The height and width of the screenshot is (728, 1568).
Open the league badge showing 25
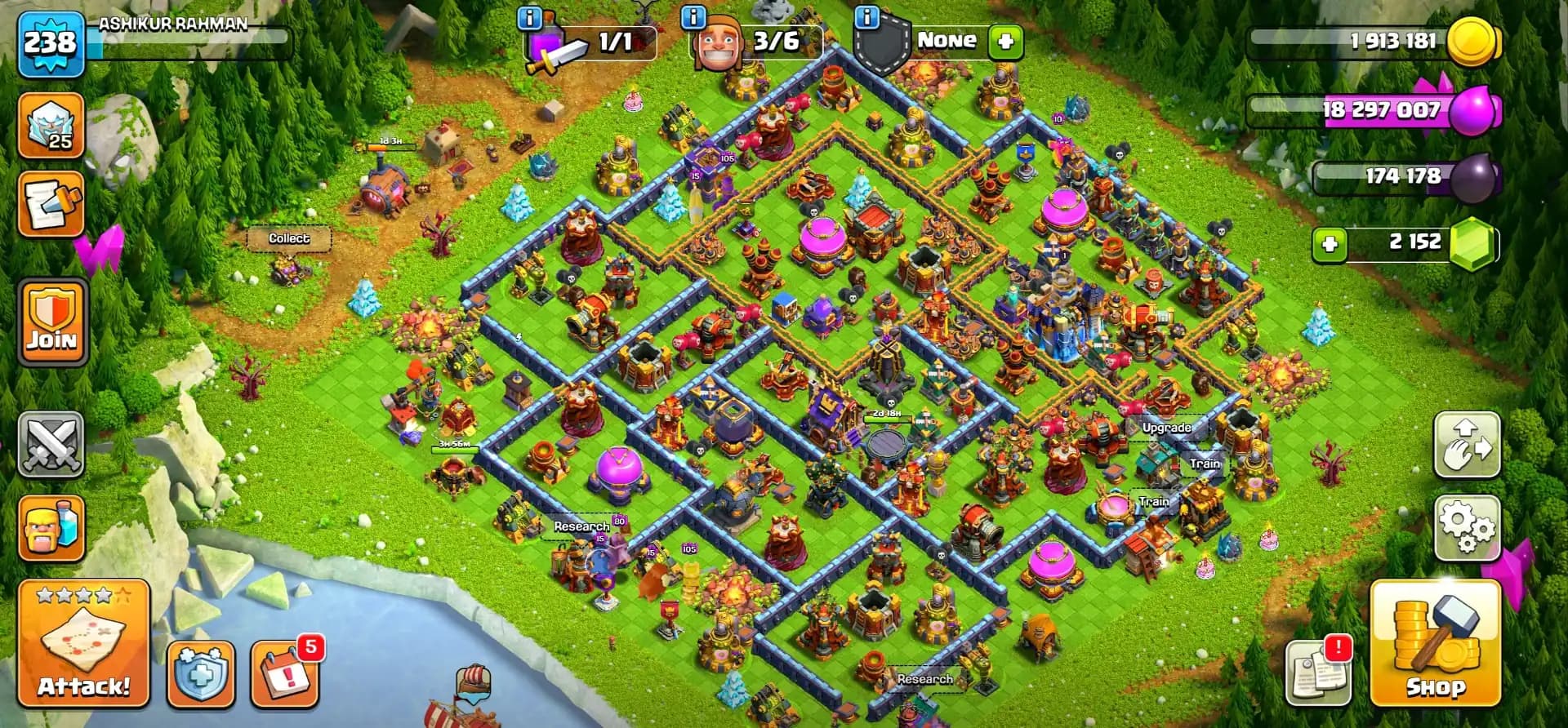[x=51, y=122]
